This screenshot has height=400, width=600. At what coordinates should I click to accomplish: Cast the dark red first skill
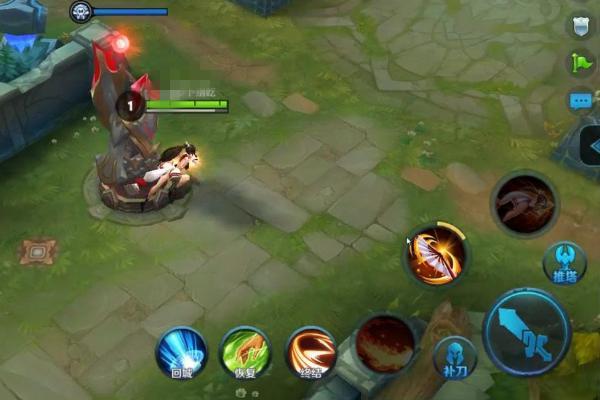386,343
